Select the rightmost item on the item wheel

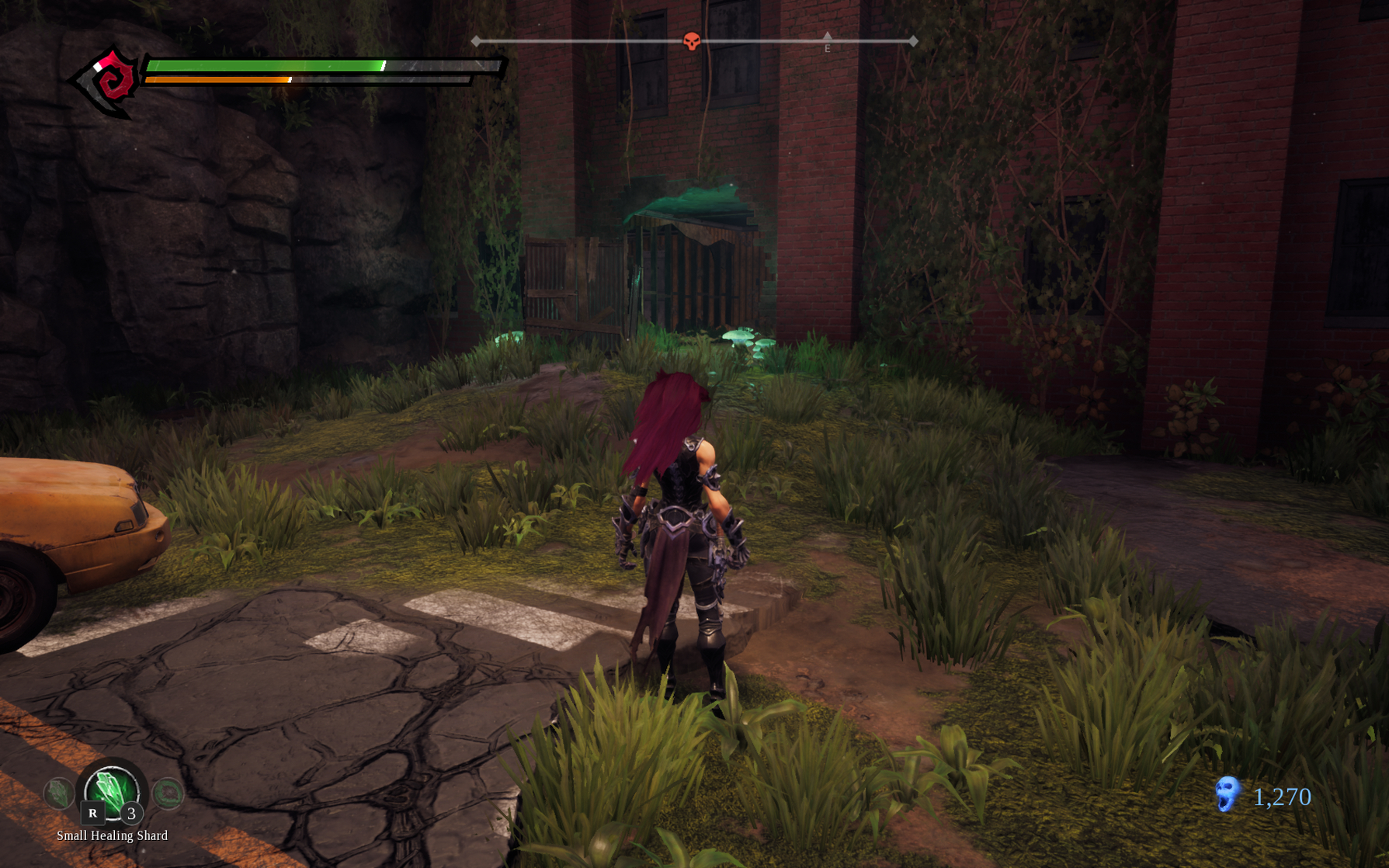[167, 793]
